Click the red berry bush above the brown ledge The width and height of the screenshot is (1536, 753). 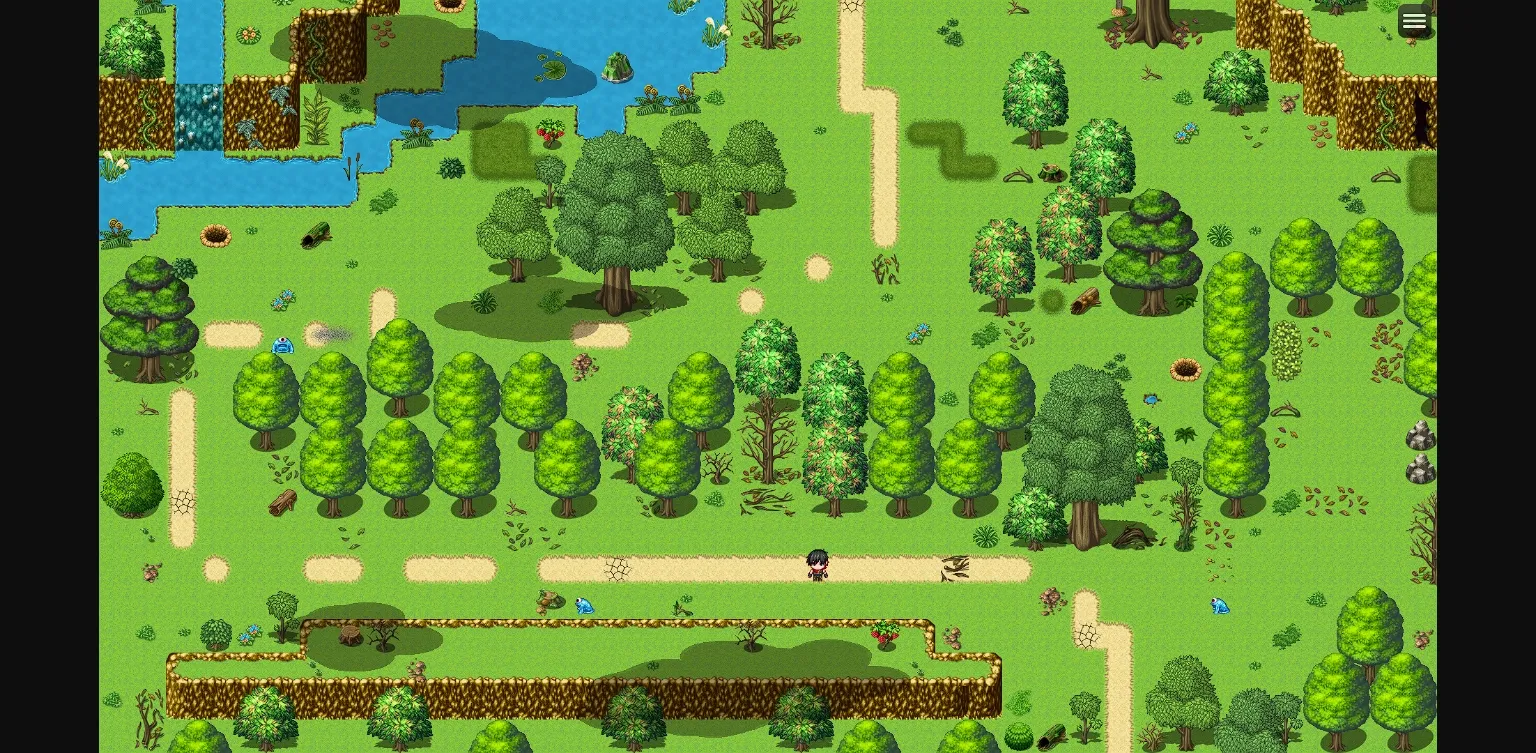click(884, 633)
